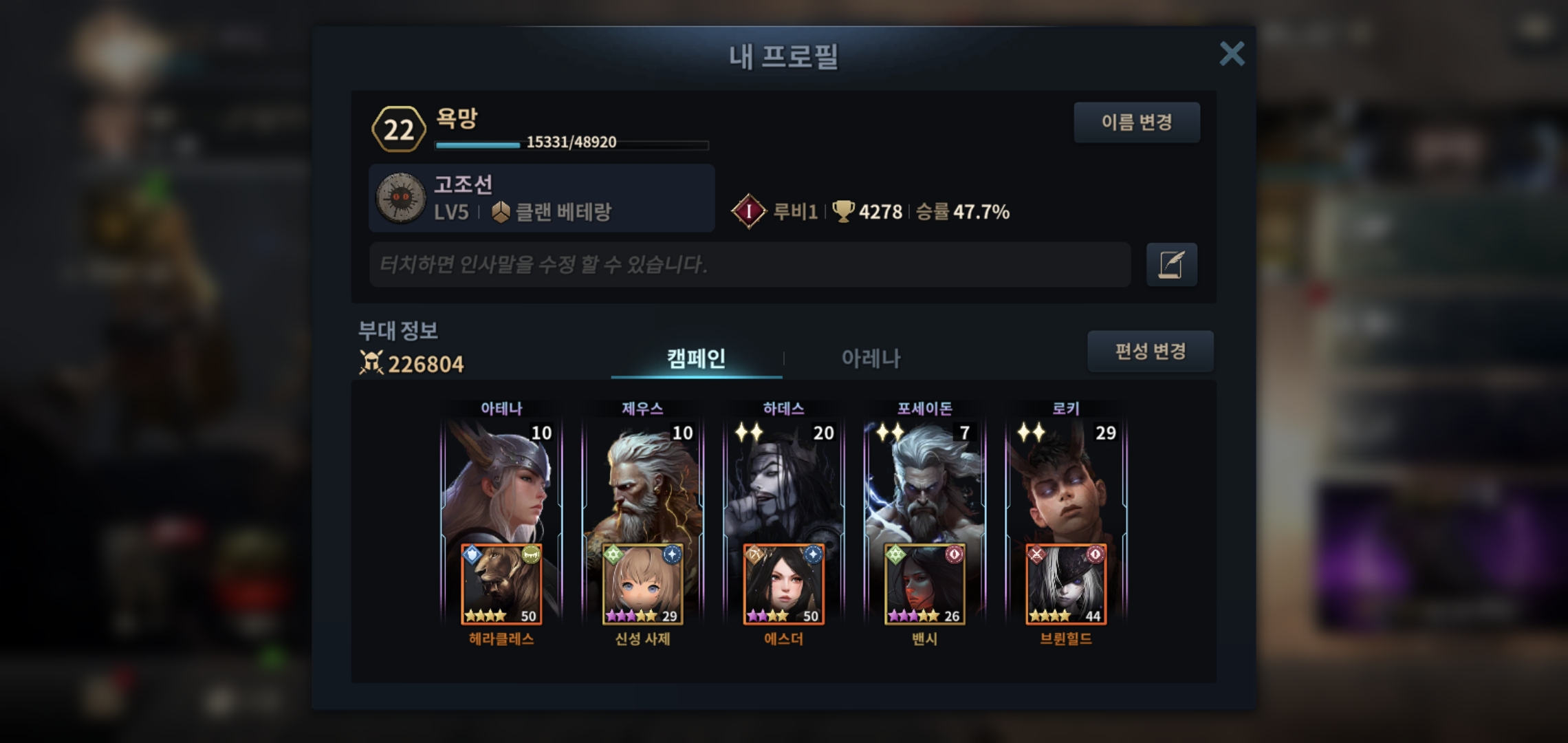
Task: Edit the greeting message text field
Action: pos(750,264)
